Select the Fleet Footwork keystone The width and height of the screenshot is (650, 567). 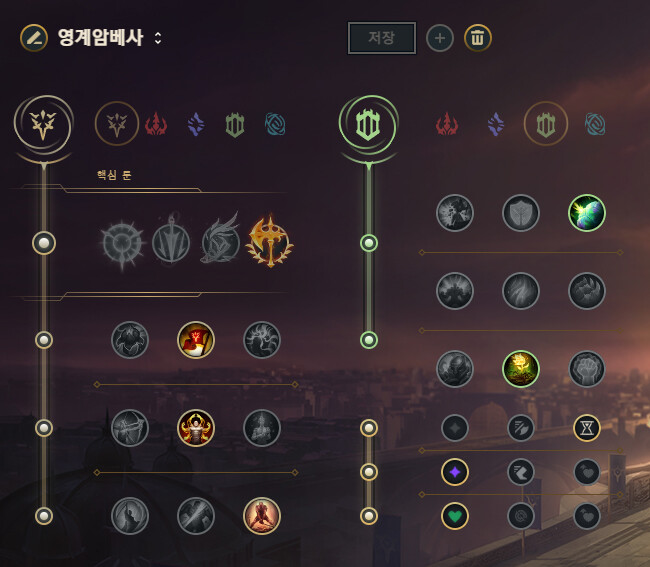pyautogui.click(x=219, y=242)
